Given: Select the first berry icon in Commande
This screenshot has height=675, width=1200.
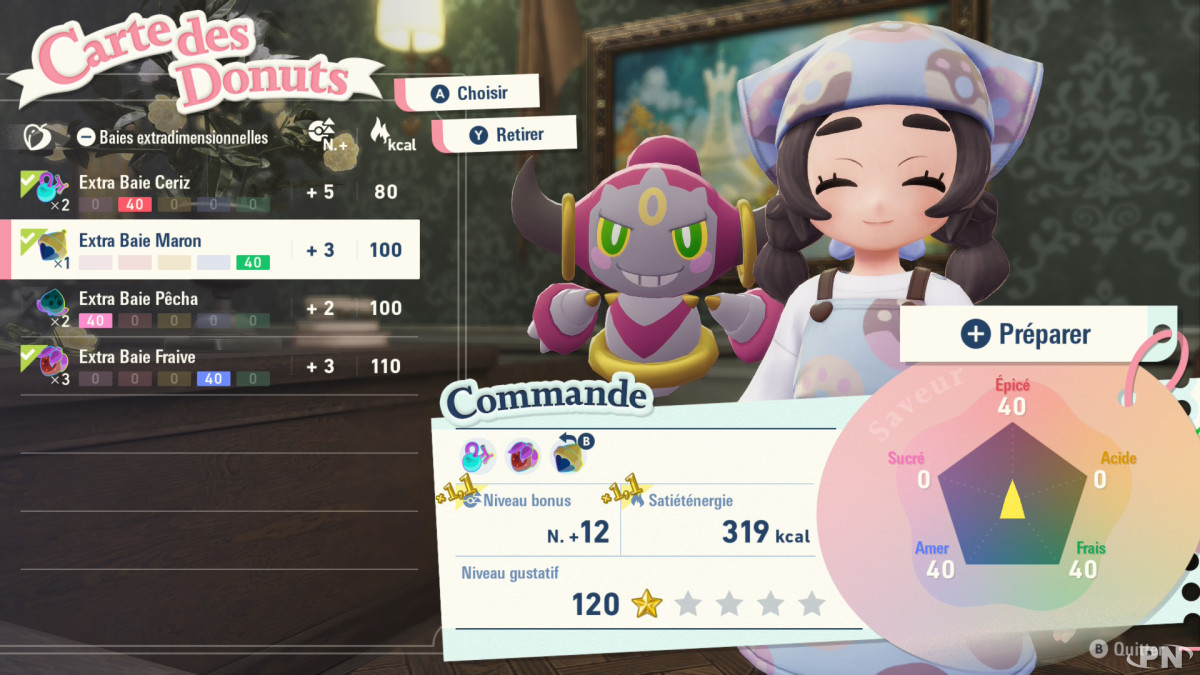Looking at the screenshot, I should coord(477,456).
